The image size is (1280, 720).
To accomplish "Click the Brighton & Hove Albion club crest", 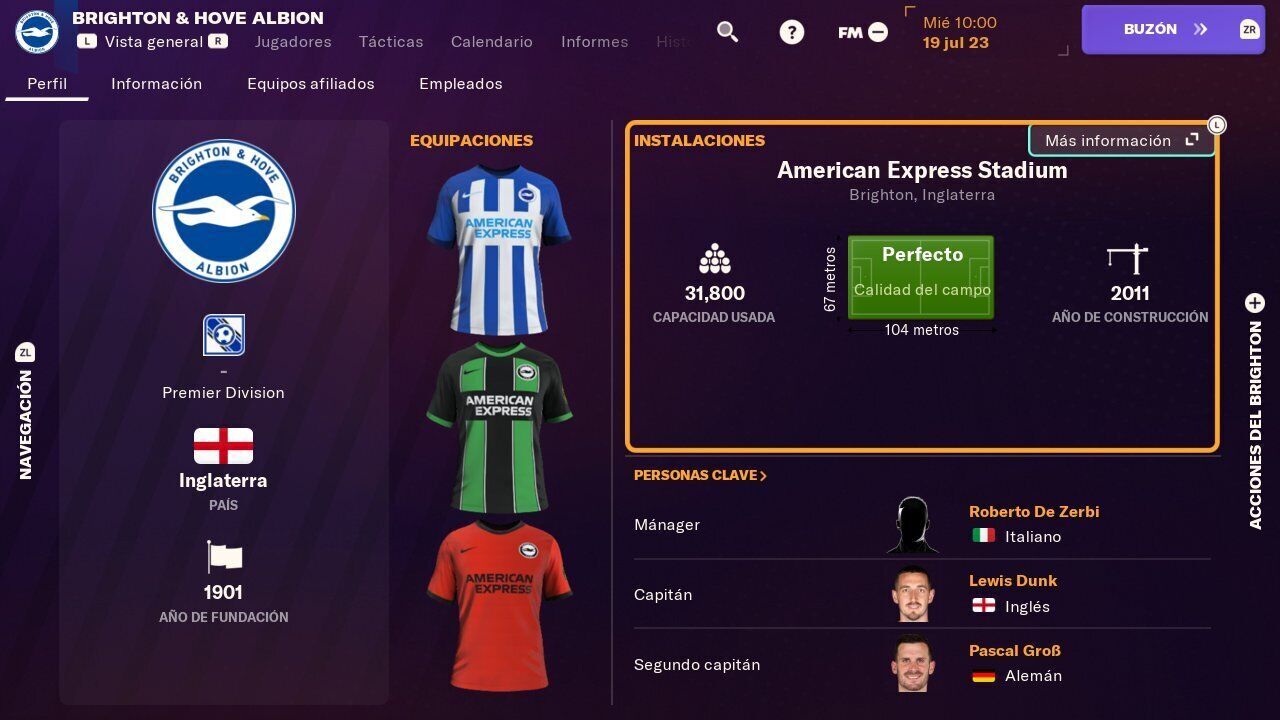I will pyautogui.click(x=223, y=211).
